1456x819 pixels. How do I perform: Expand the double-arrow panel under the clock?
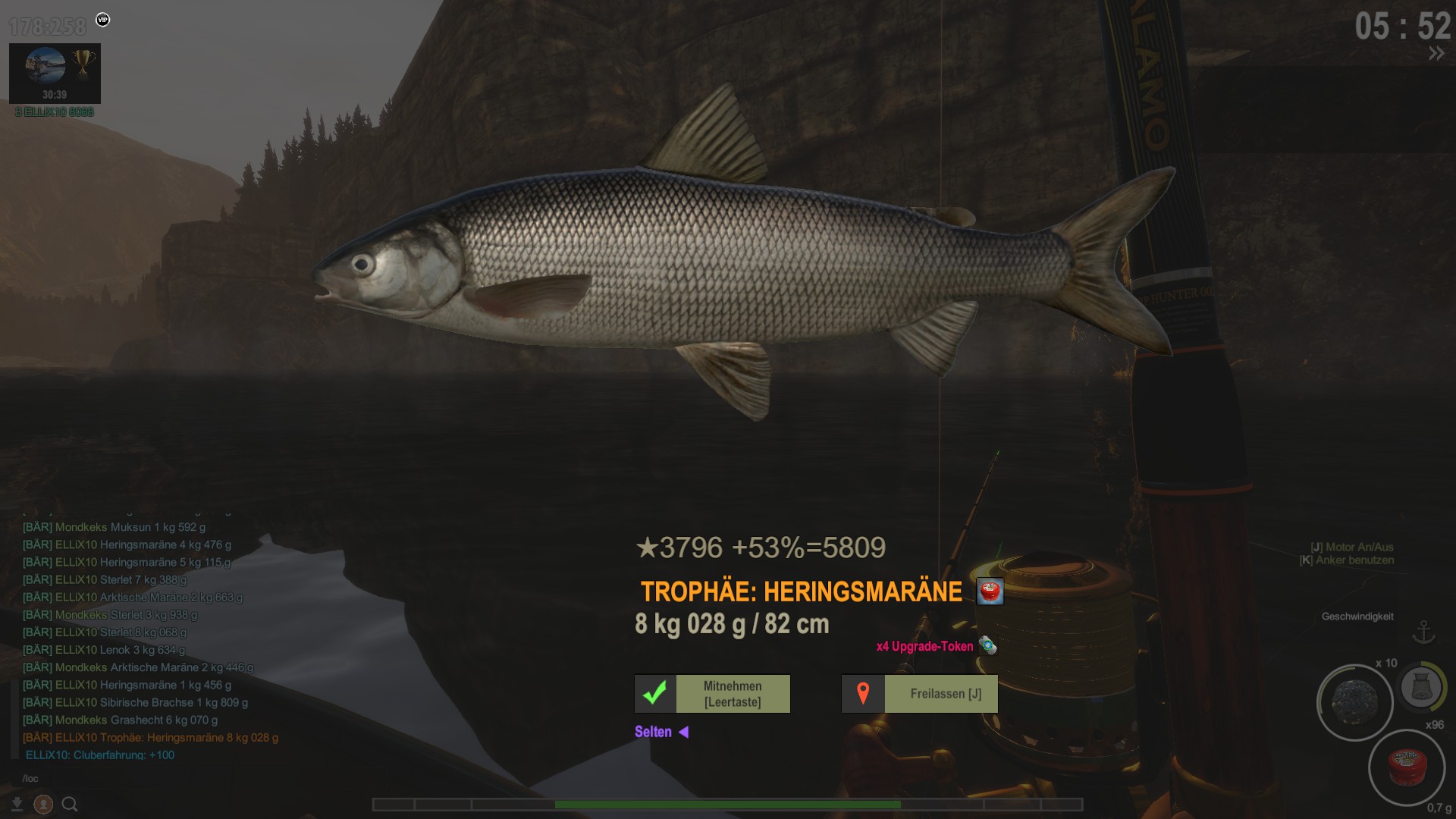1436,53
